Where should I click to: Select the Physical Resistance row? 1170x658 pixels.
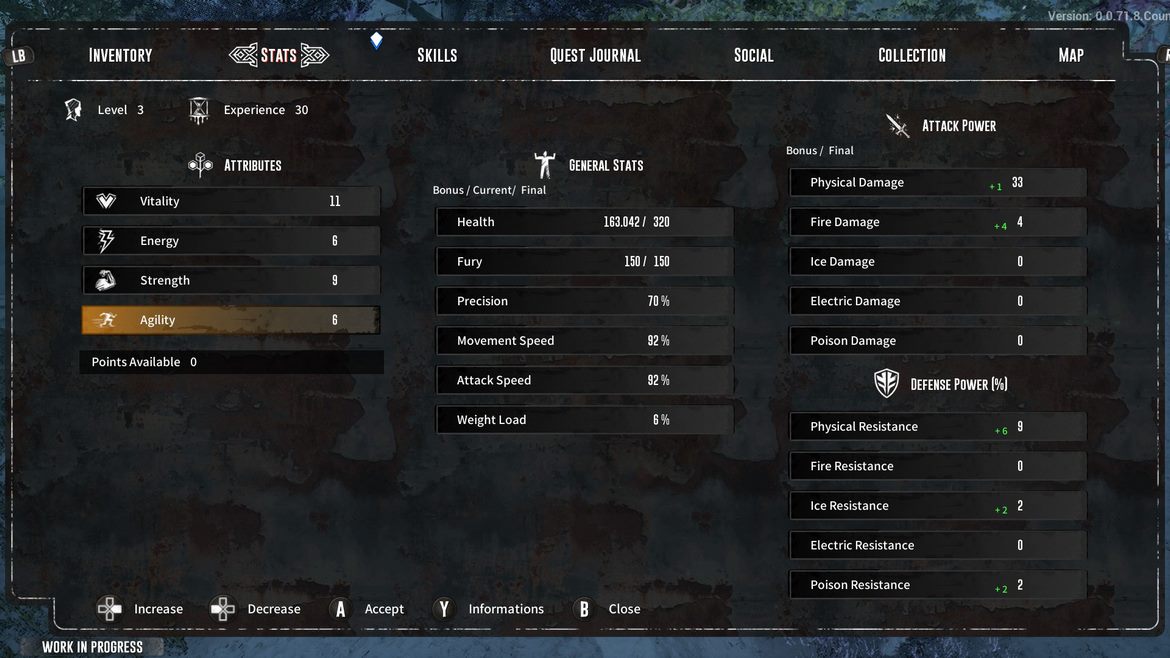click(937, 427)
